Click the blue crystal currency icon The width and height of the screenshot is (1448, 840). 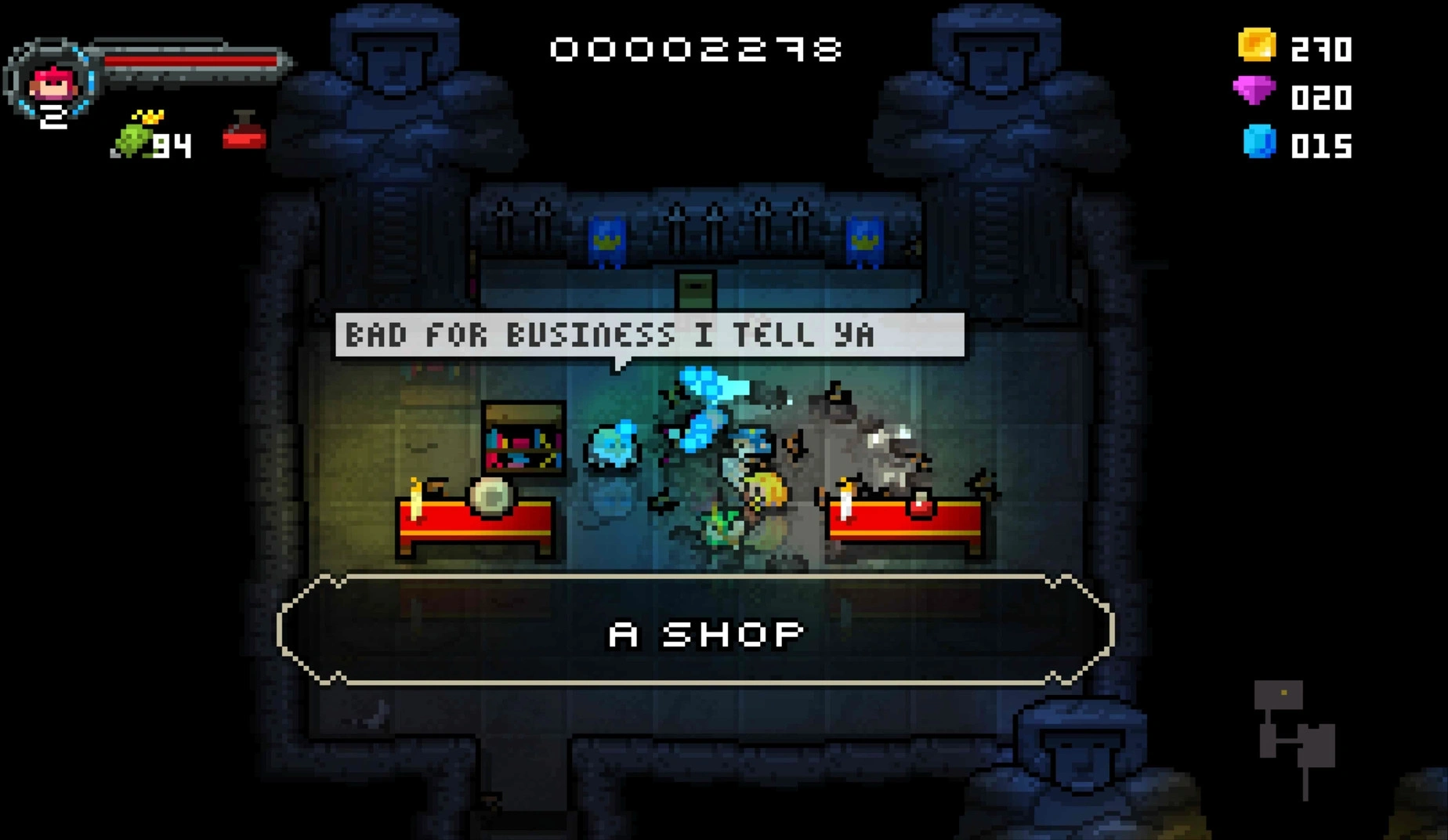[x=1259, y=142]
